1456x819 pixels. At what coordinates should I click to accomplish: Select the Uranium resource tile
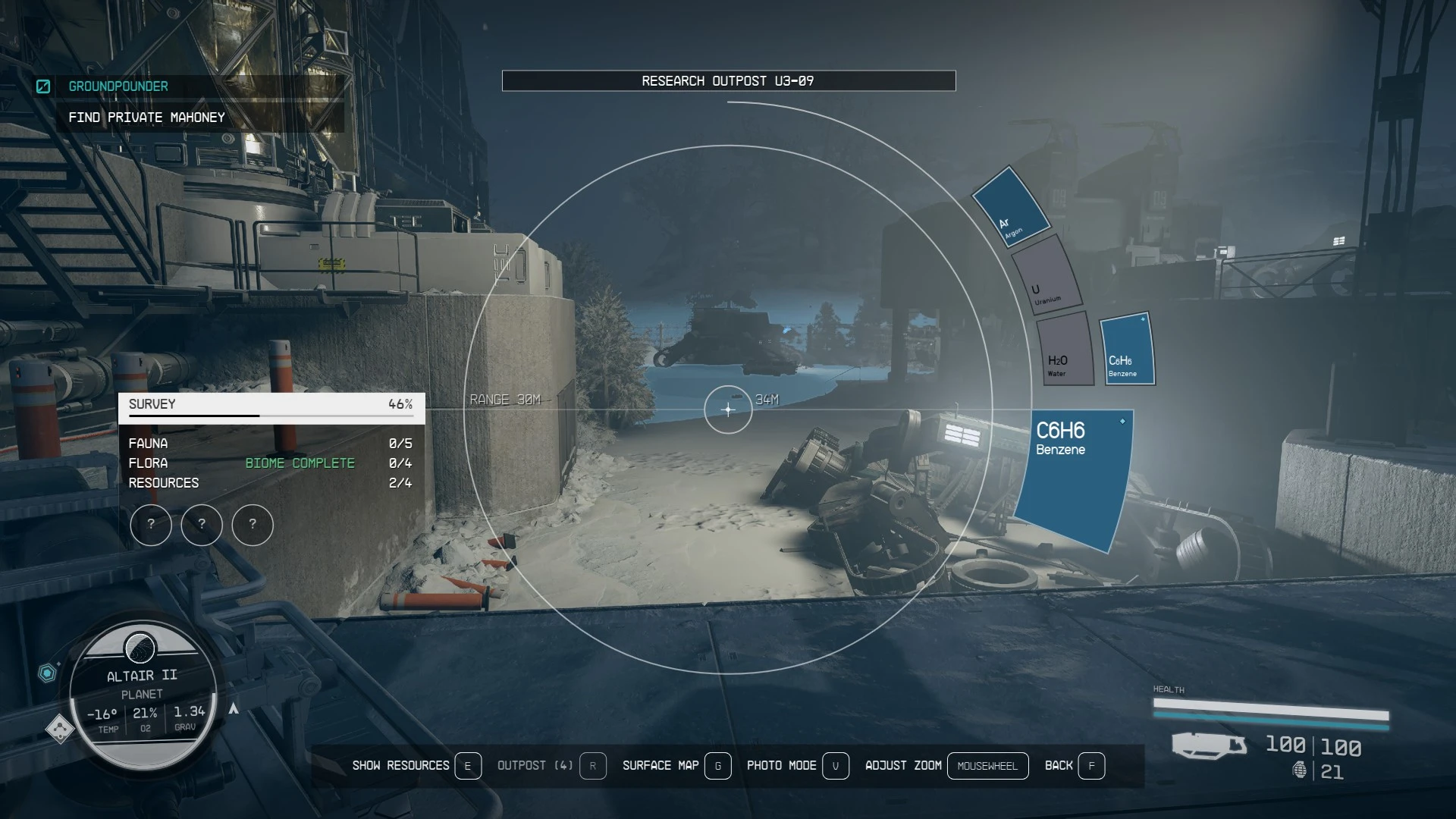(1046, 276)
